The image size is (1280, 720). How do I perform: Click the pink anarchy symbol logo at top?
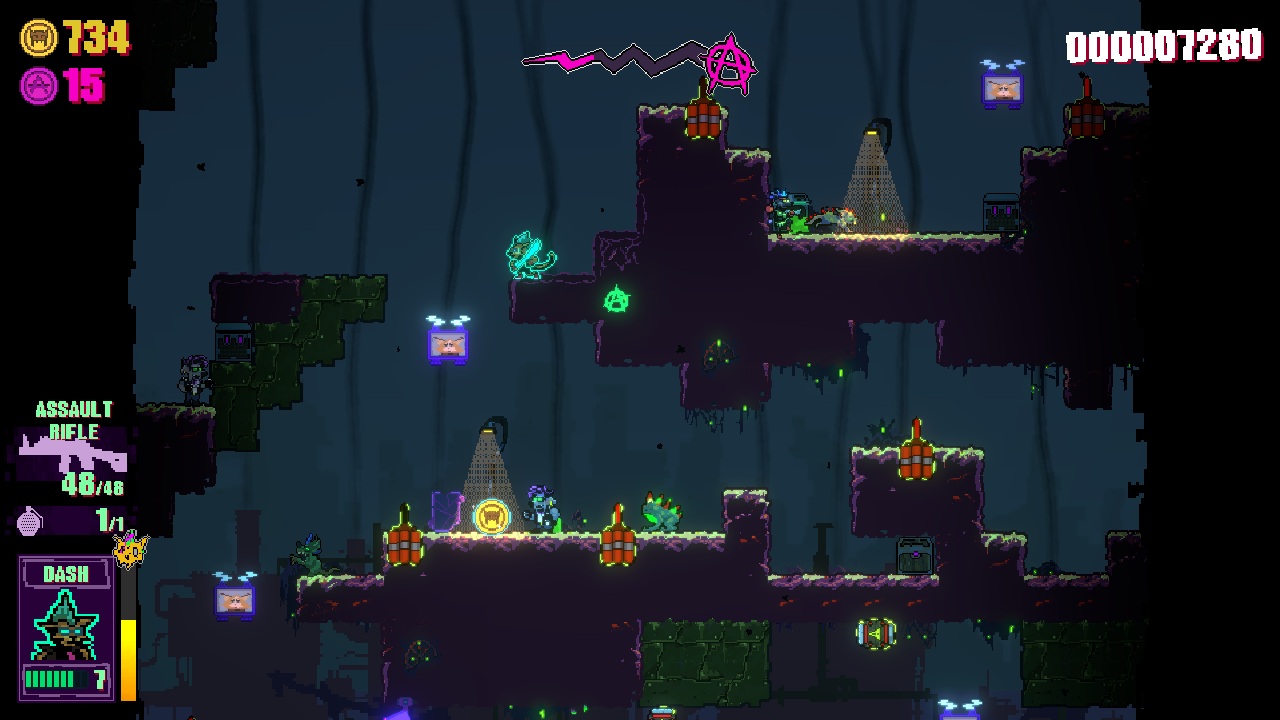coord(728,60)
